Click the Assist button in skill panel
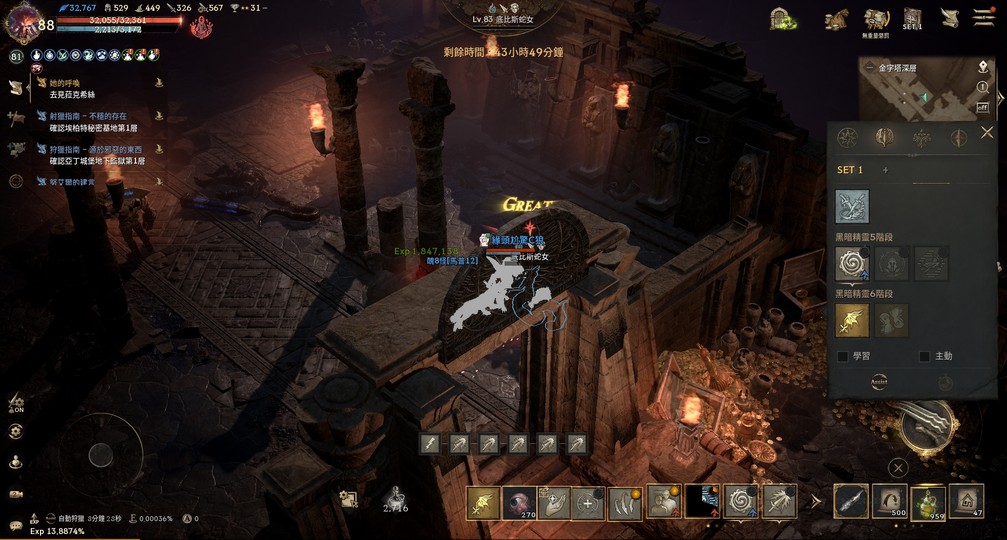This screenshot has width=1007, height=540. pyautogui.click(x=878, y=382)
